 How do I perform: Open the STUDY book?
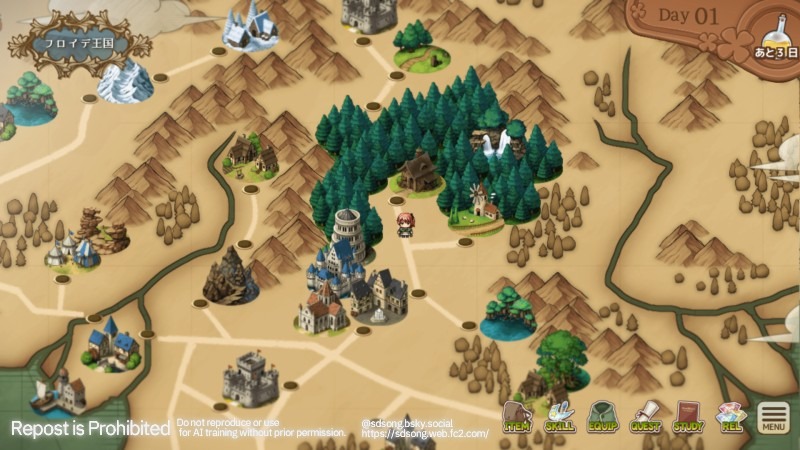click(x=688, y=416)
